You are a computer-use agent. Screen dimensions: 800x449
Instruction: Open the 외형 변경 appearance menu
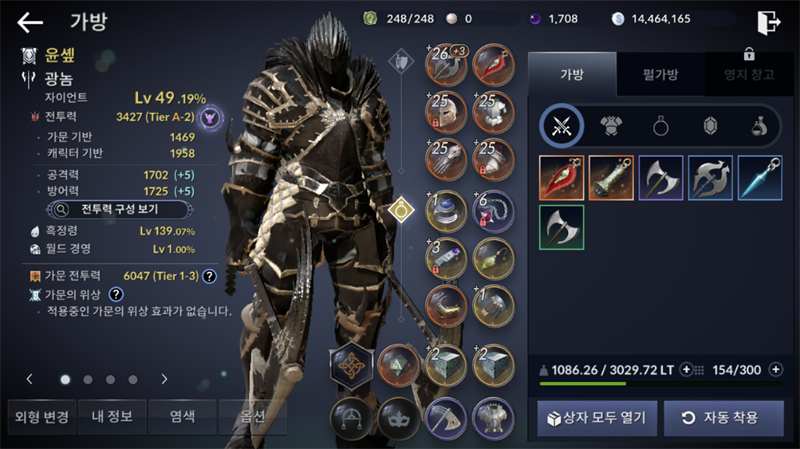coord(40,416)
